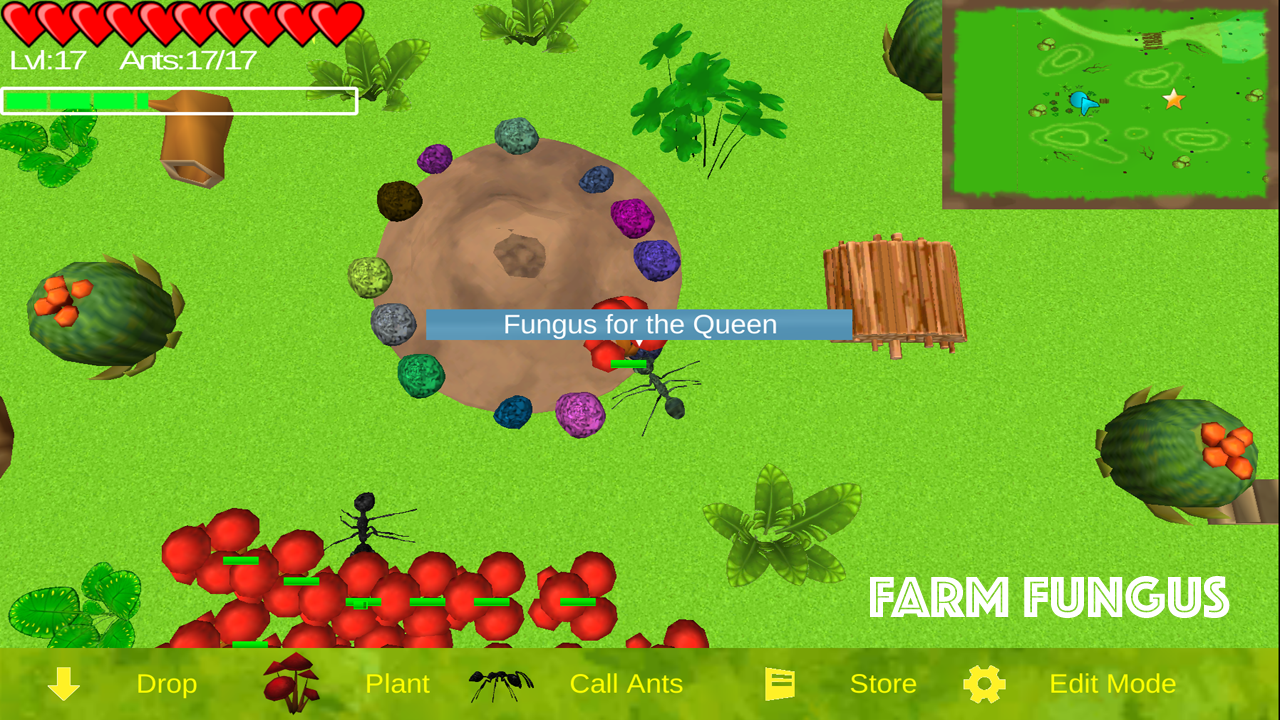This screenshot has width=1280, height=720.
Task: Tap the blue player arrow on the minimap
Action: (x=1083, y=100)
